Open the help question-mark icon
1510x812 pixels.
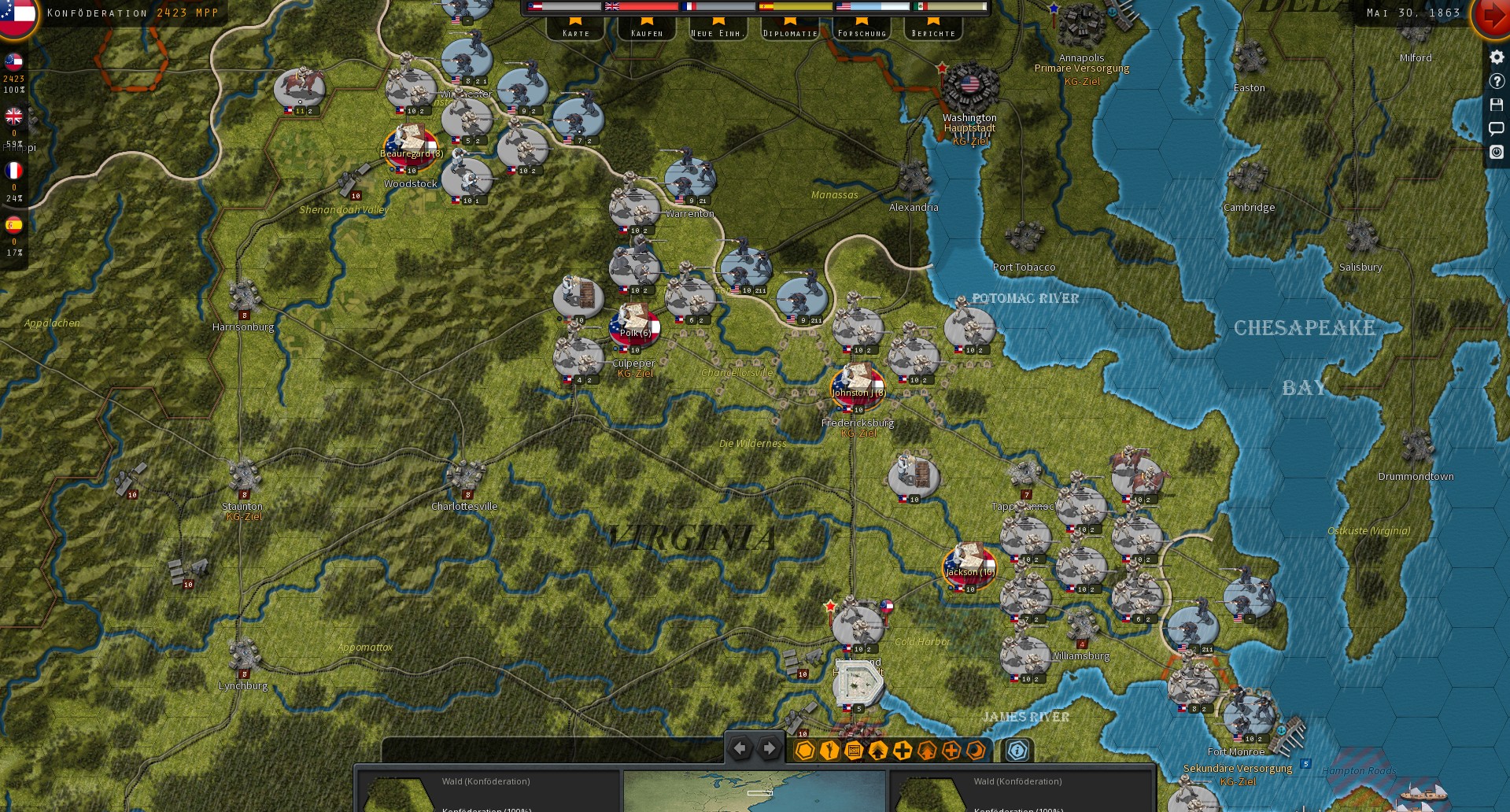tap(1496, 80)
